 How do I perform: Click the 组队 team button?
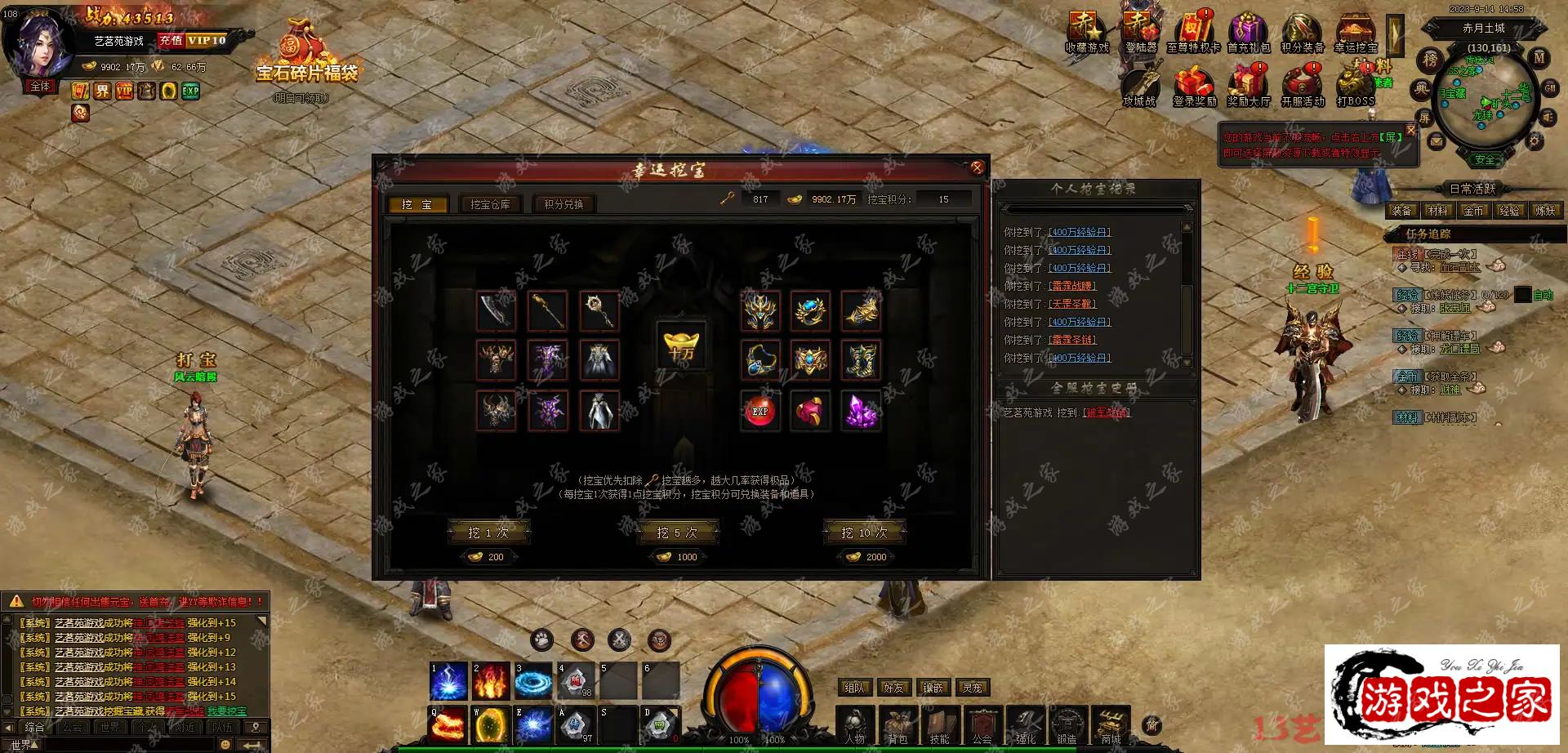[854, 688]
